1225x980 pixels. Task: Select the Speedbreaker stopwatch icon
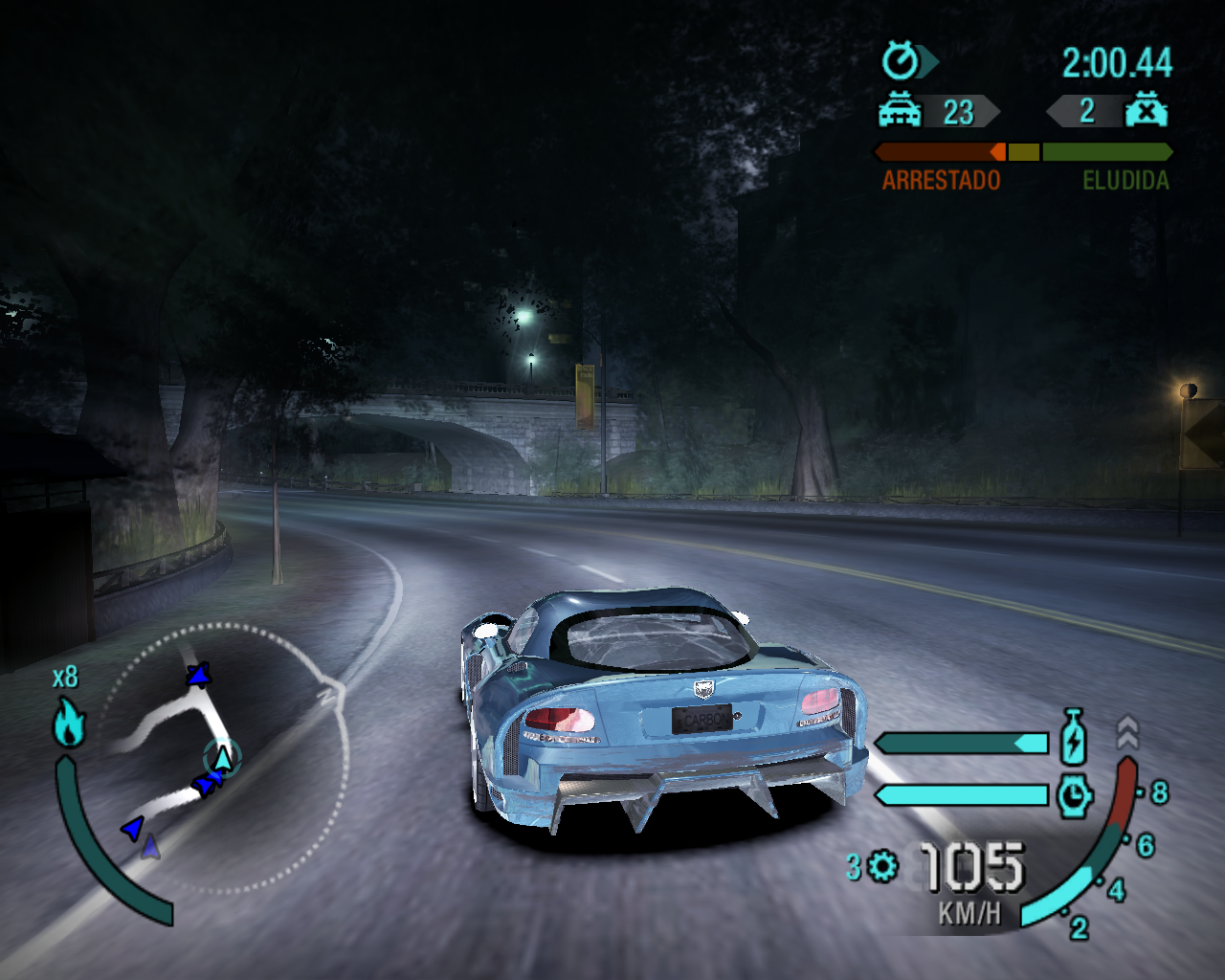(x=1074, y=792)
